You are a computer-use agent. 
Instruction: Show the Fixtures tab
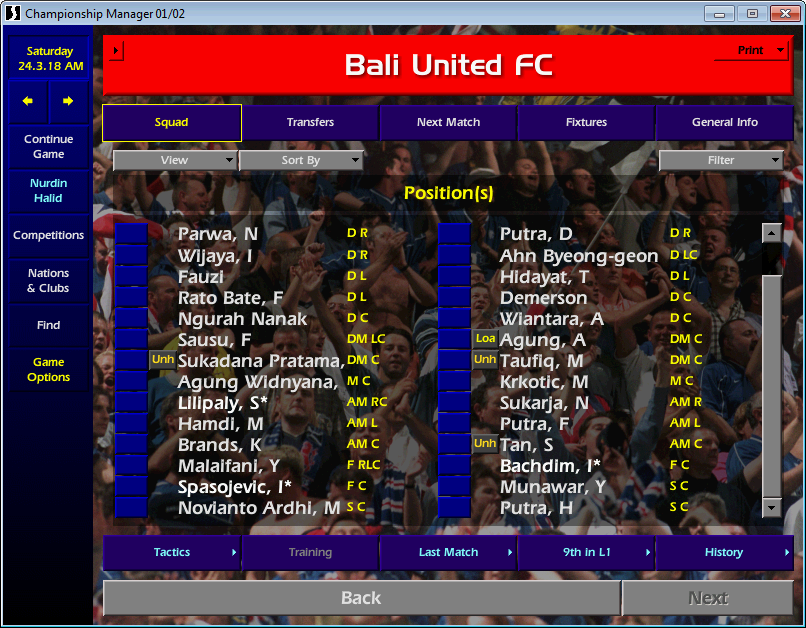pyautogui.click(x=586, y=122)
